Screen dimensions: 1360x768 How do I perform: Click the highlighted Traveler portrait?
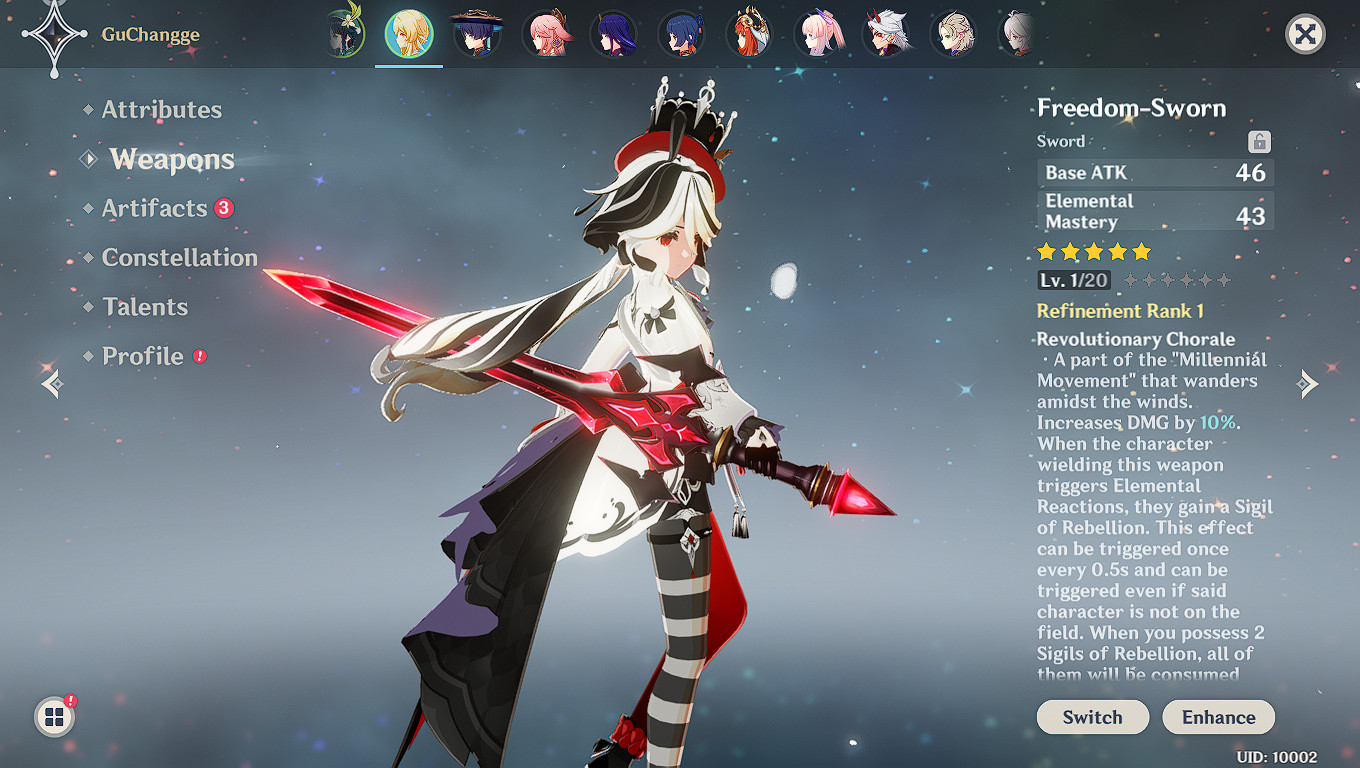click(x=409, y=33)
